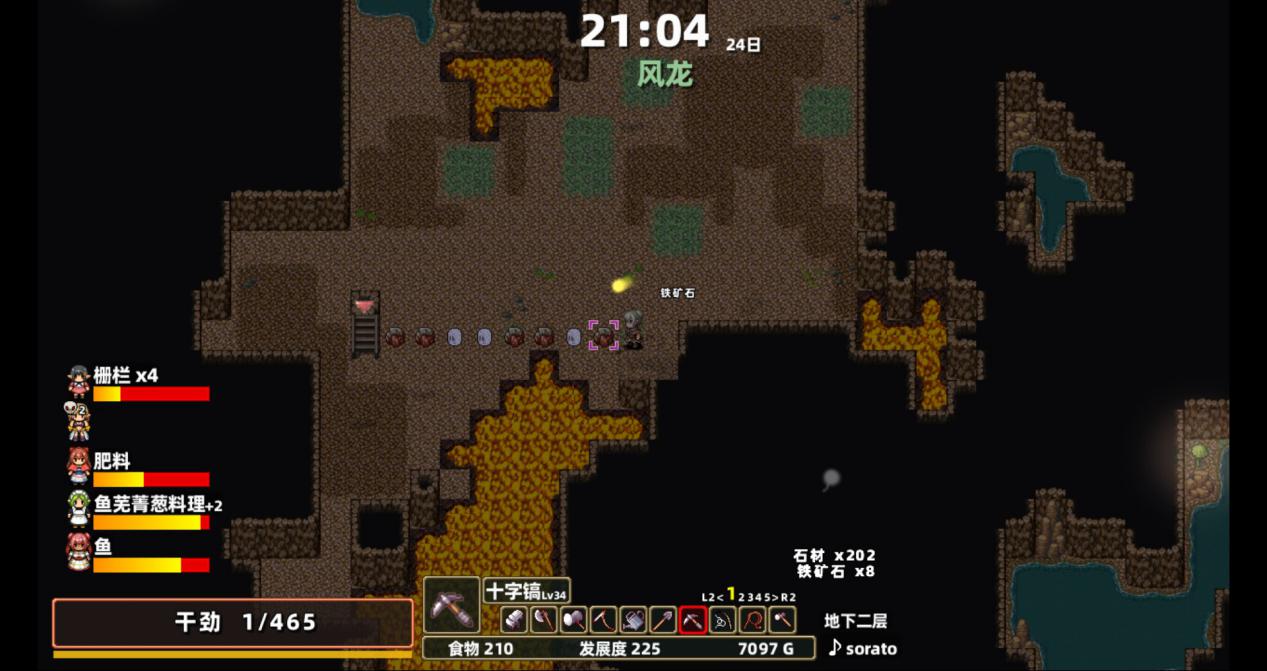Choose the fishing rod slot
1267x671 pixels.
tap(722, 620)
